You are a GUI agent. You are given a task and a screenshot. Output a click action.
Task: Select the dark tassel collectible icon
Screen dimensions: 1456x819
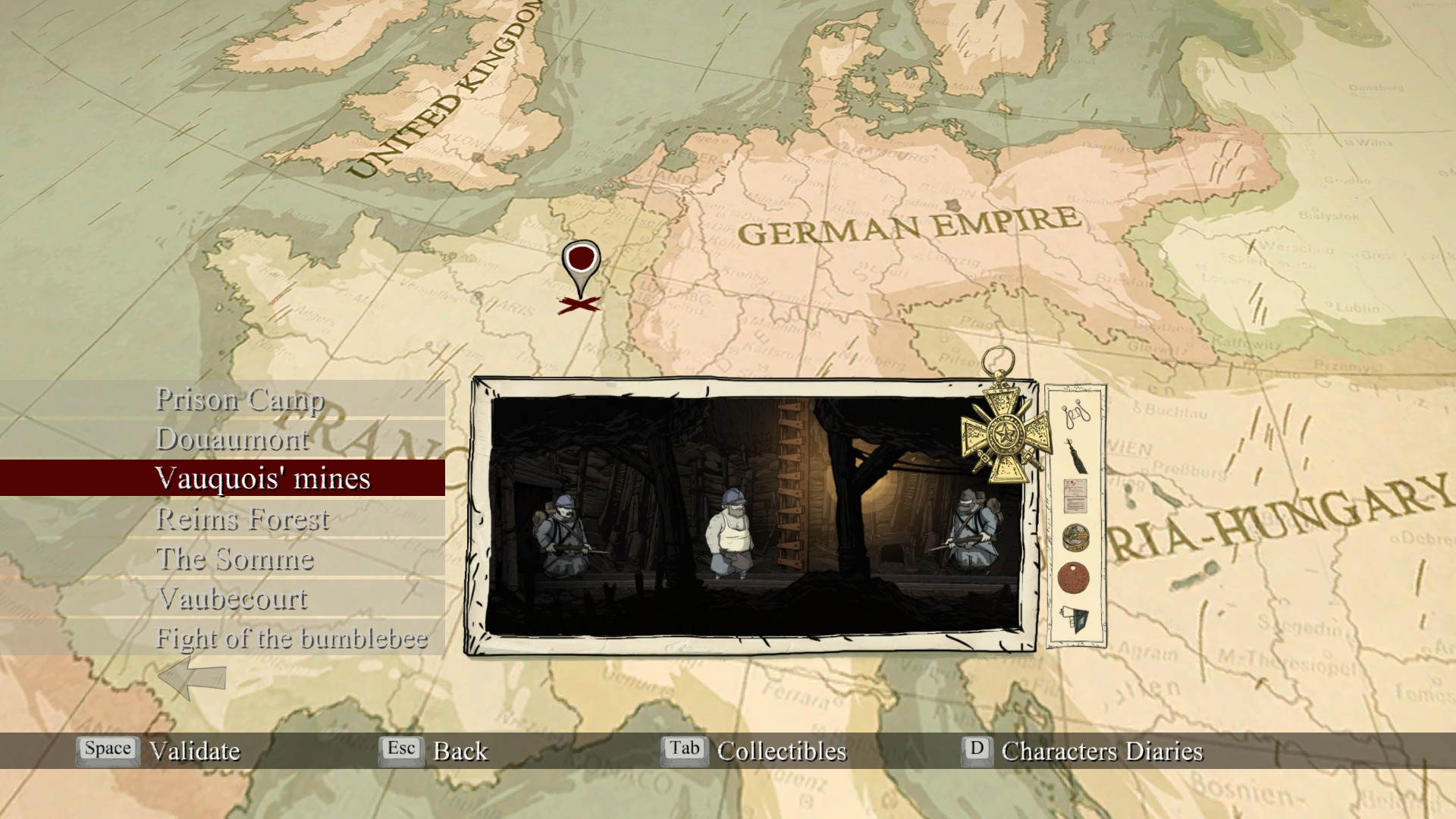pyautogui.click(x=1075, y=457)
